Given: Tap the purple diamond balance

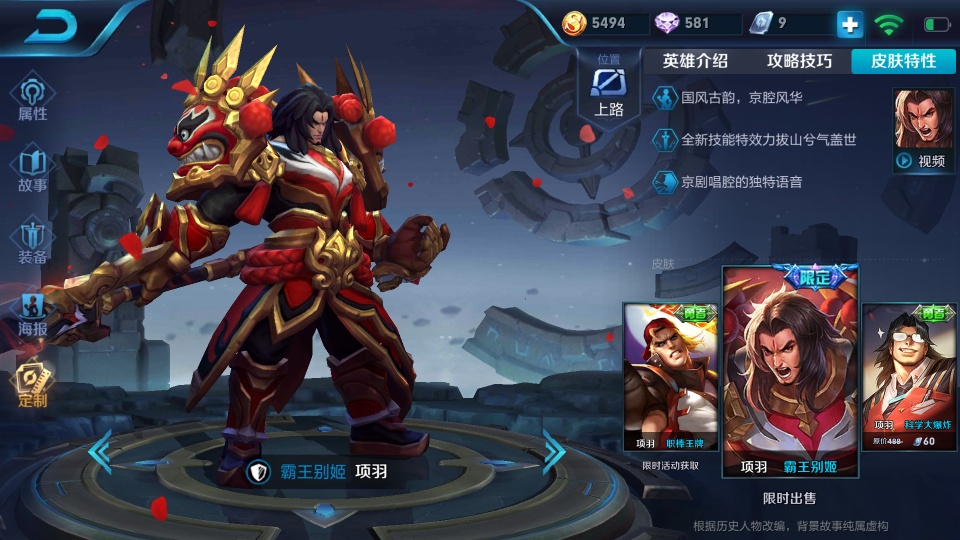Looking at the screenshot, I should click(x=684, y=23).
